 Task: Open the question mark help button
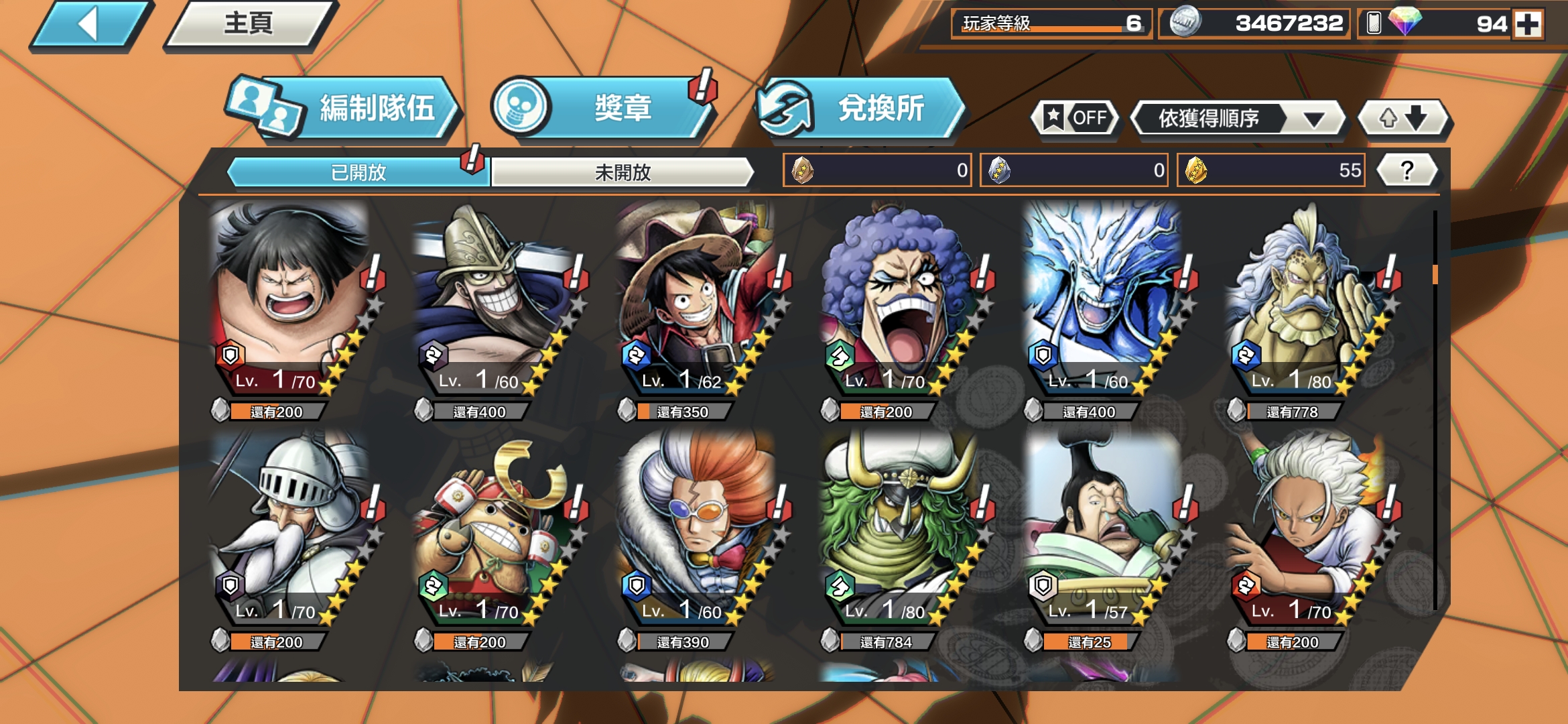click(x=1407, y=170)
